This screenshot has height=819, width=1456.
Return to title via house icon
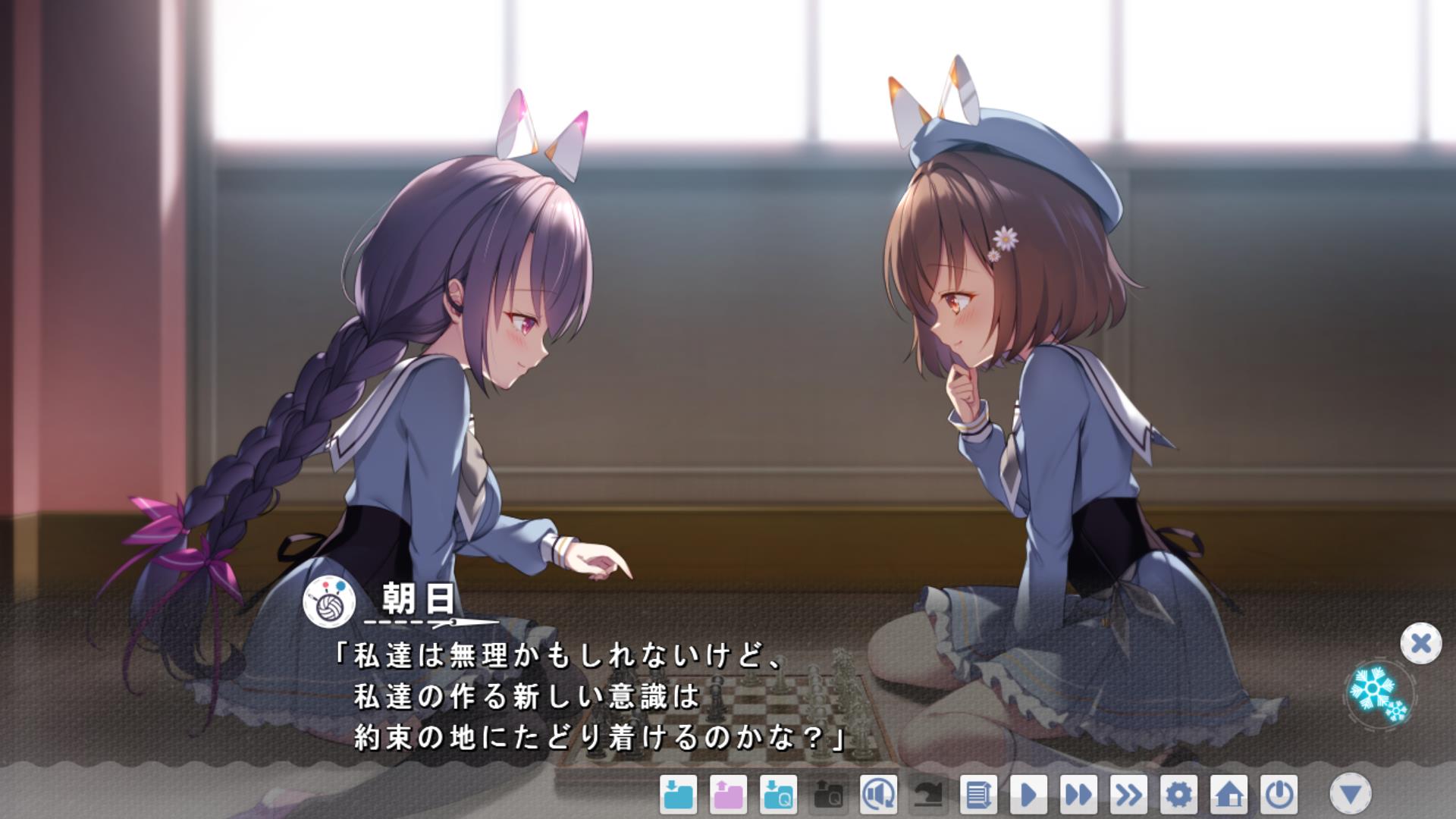pos(1228,795)
